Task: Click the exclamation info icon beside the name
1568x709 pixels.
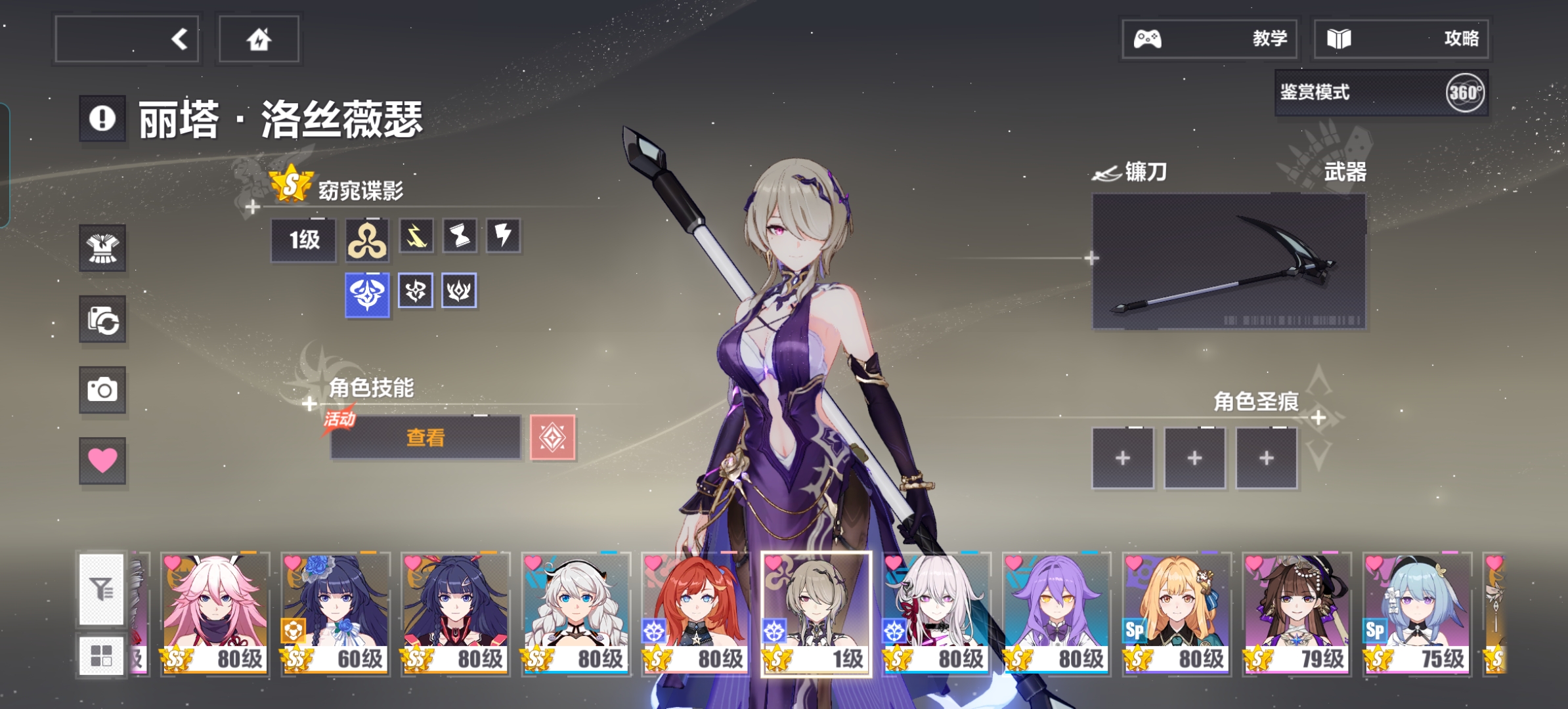Action: (x=102, y=119)
